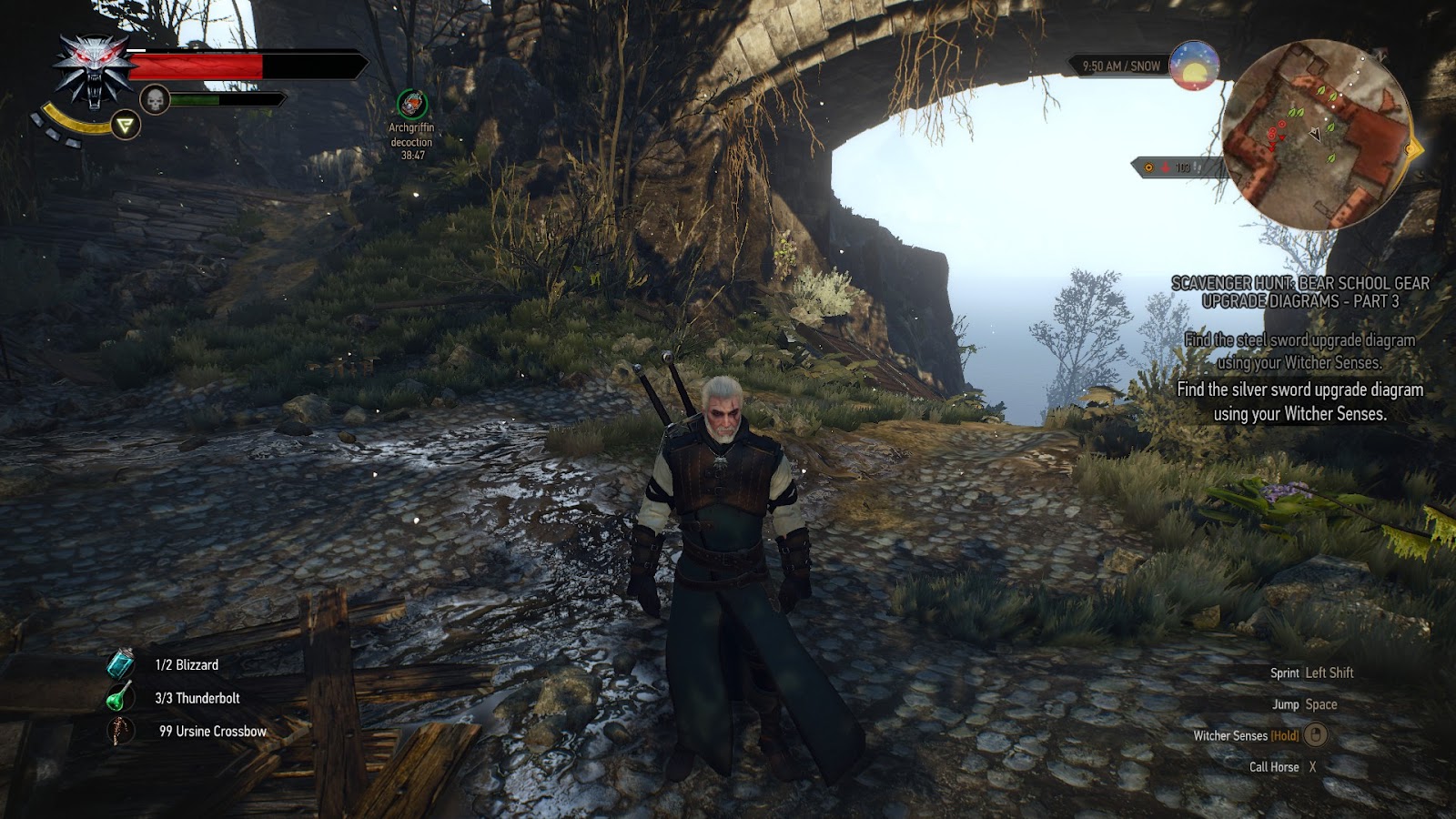
Task: Click the skull toxicity icon
Action: (x=155, y=100)
